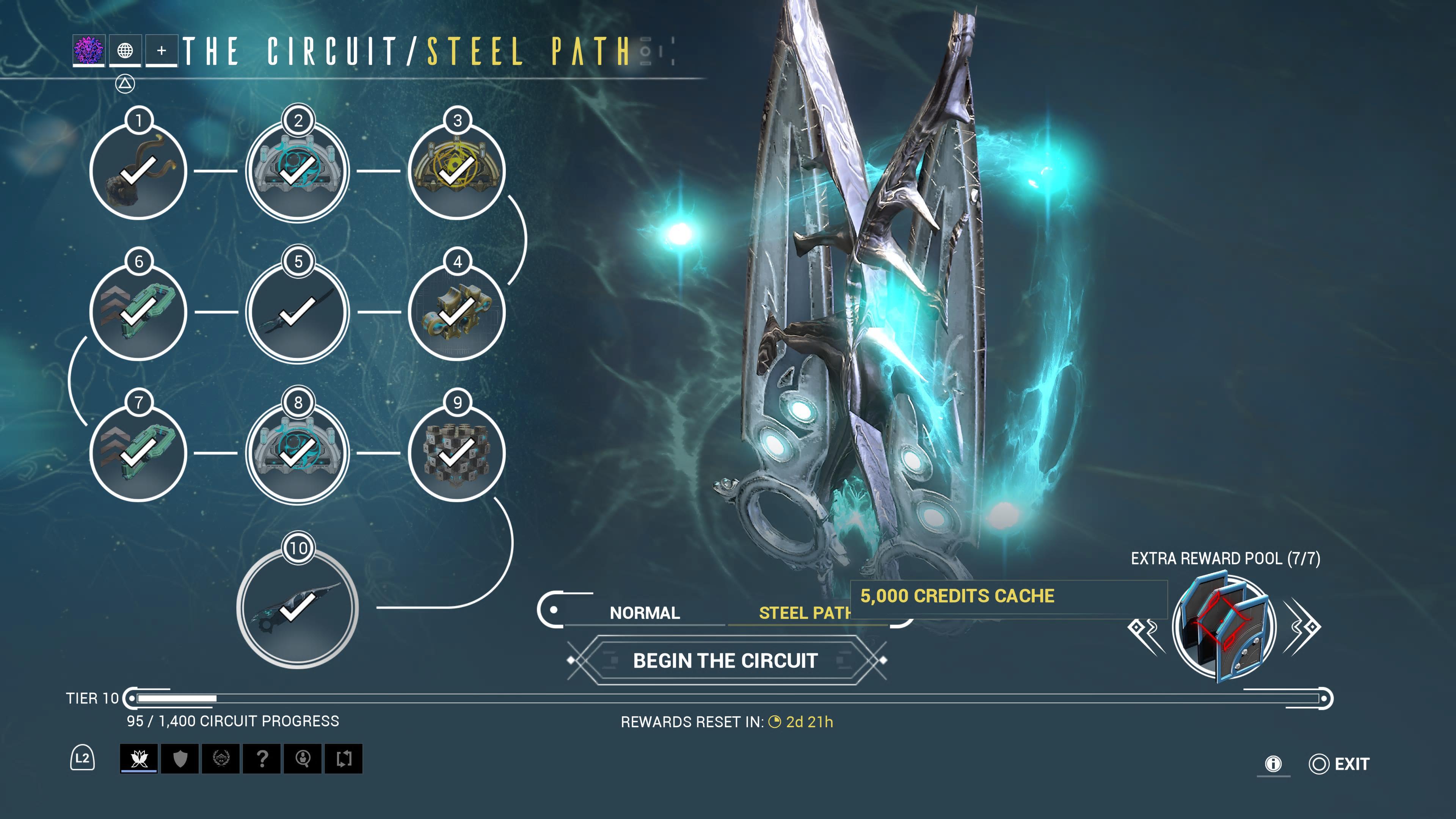The width and height of the screenshot is (1456, 819).
Task: Select tier 5 dark blade reward
Action: tap(298, 312)
